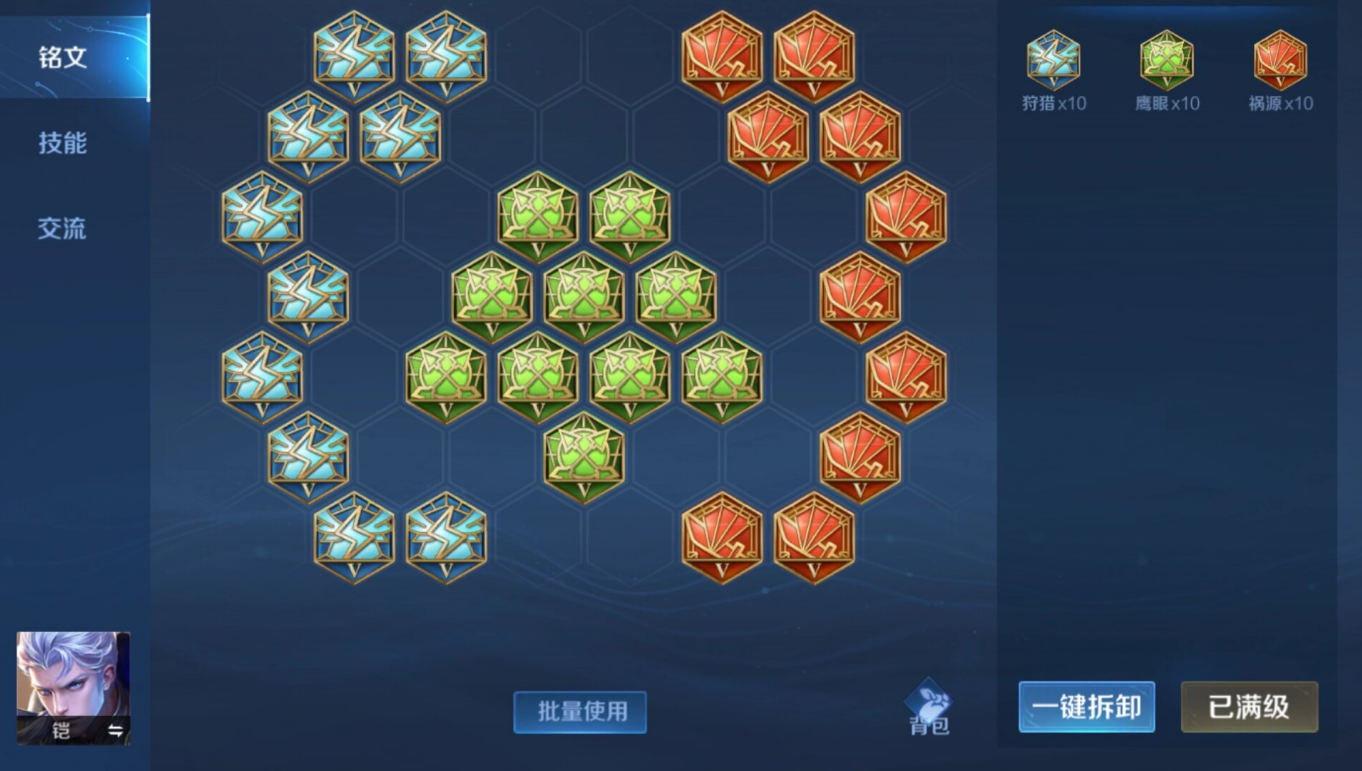Select the 狩猎 x10 rune summary icon
This screenshot has width=1362, height=771.
click(1053, 61)
